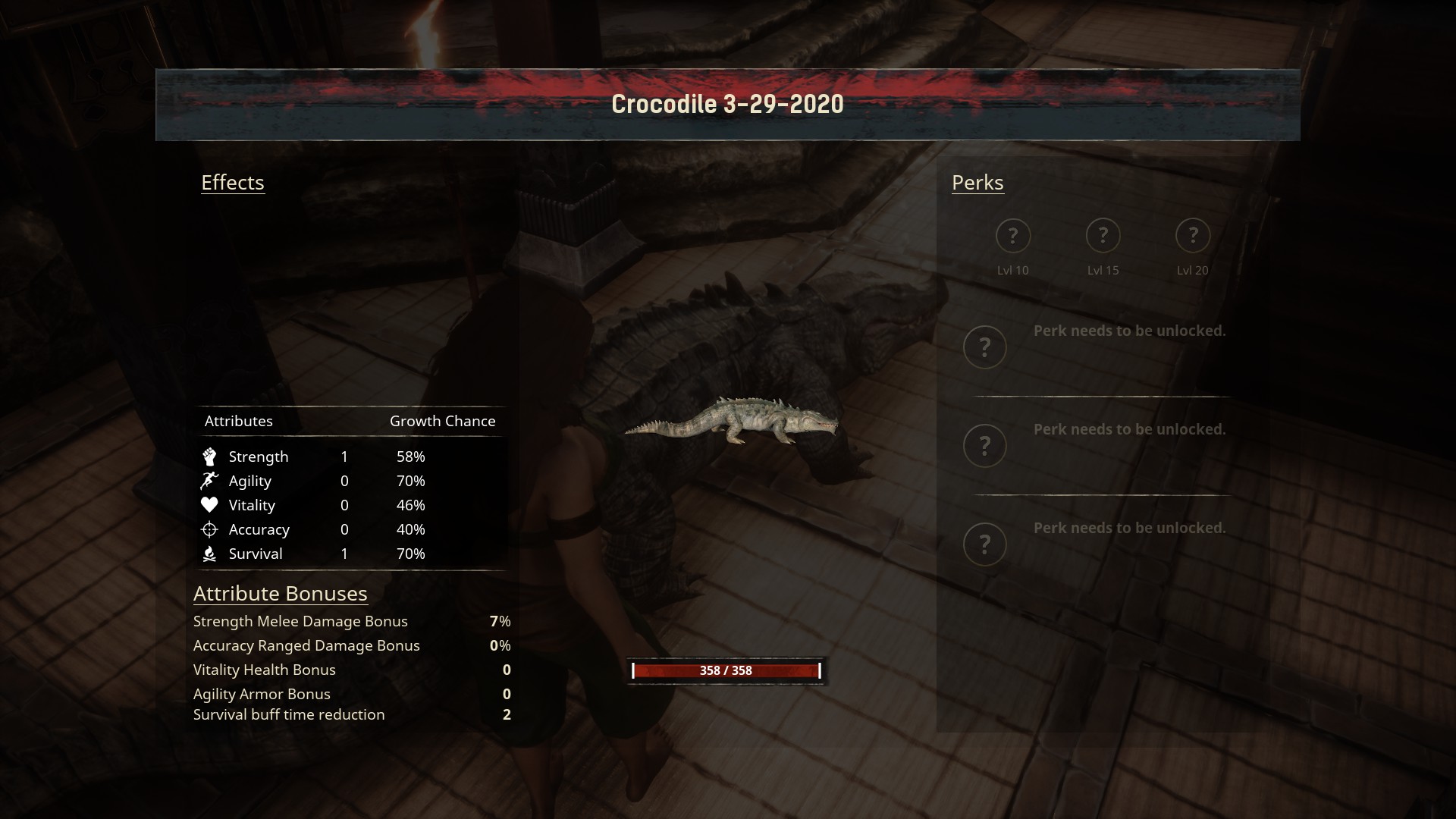Screen dimensions: 1456x819
Task: Select the Lvl 10 perk icon
Action: coord(1012,236)
